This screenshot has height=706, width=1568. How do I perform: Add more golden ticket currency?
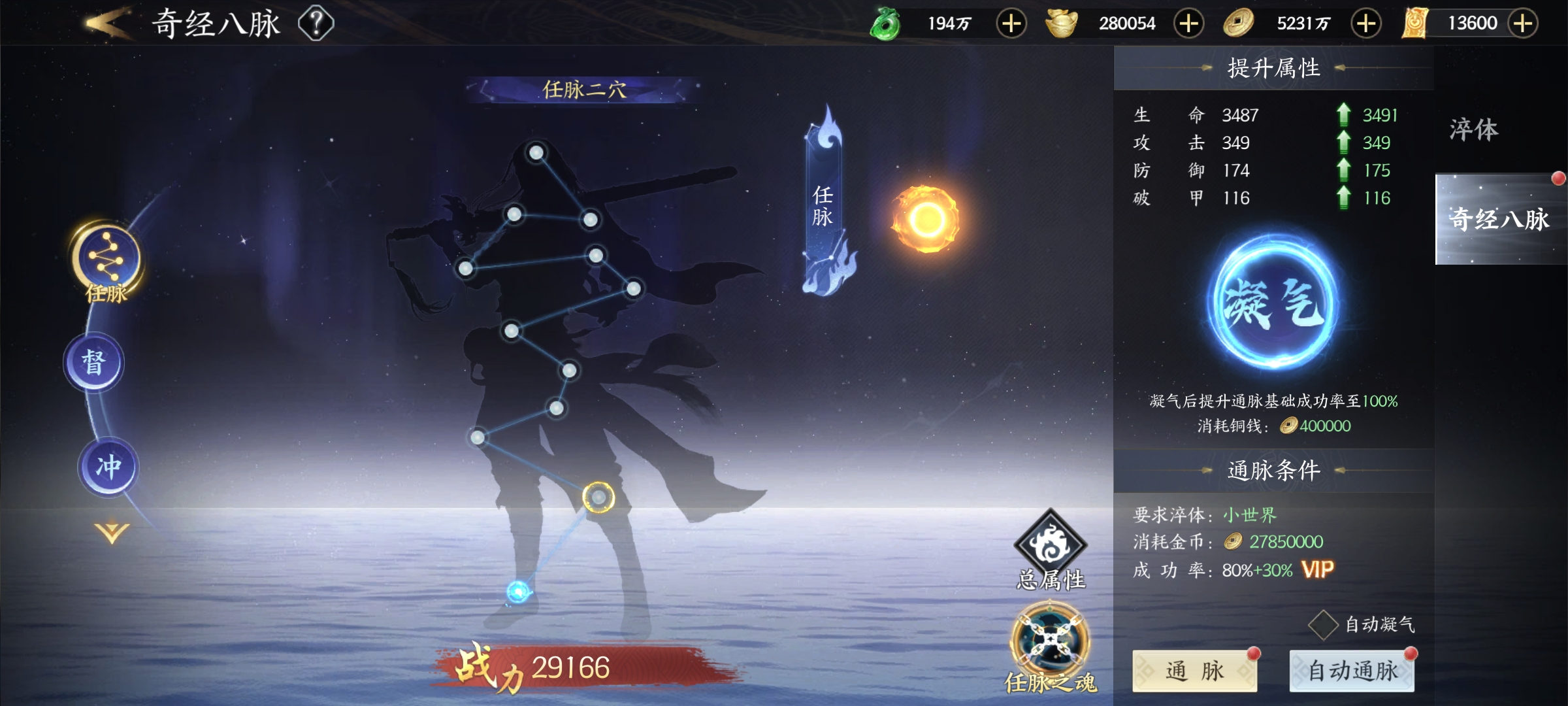(x=1523, y=24)
